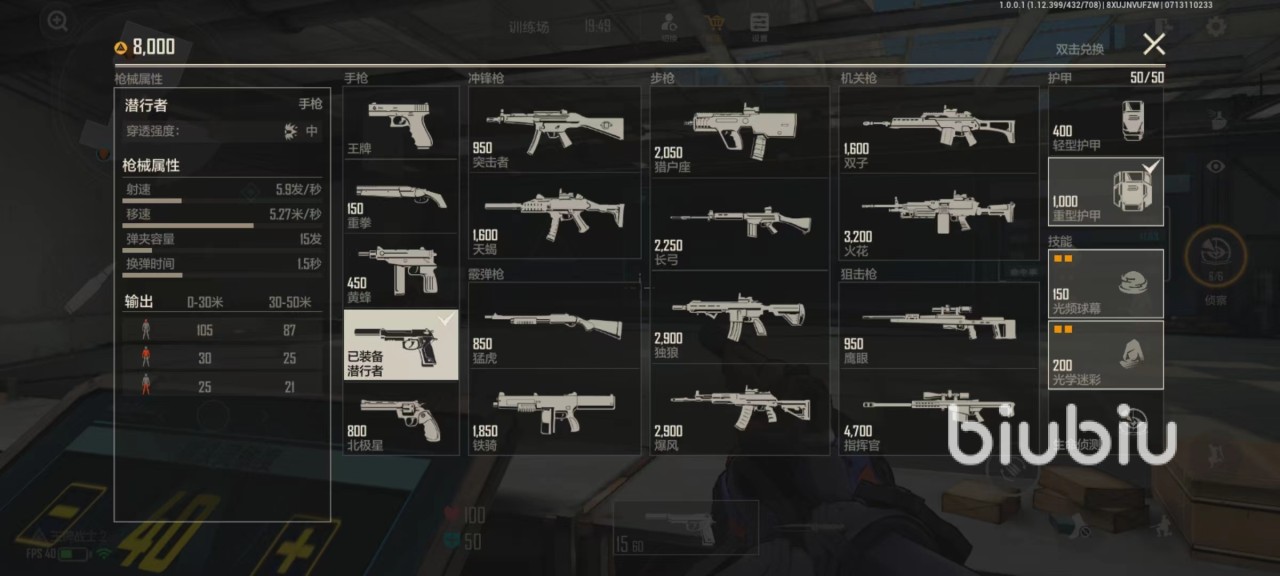Pick the 爆风 rifle for 2,900
The width and height of the screenshot is (1280, 576).
739,410
